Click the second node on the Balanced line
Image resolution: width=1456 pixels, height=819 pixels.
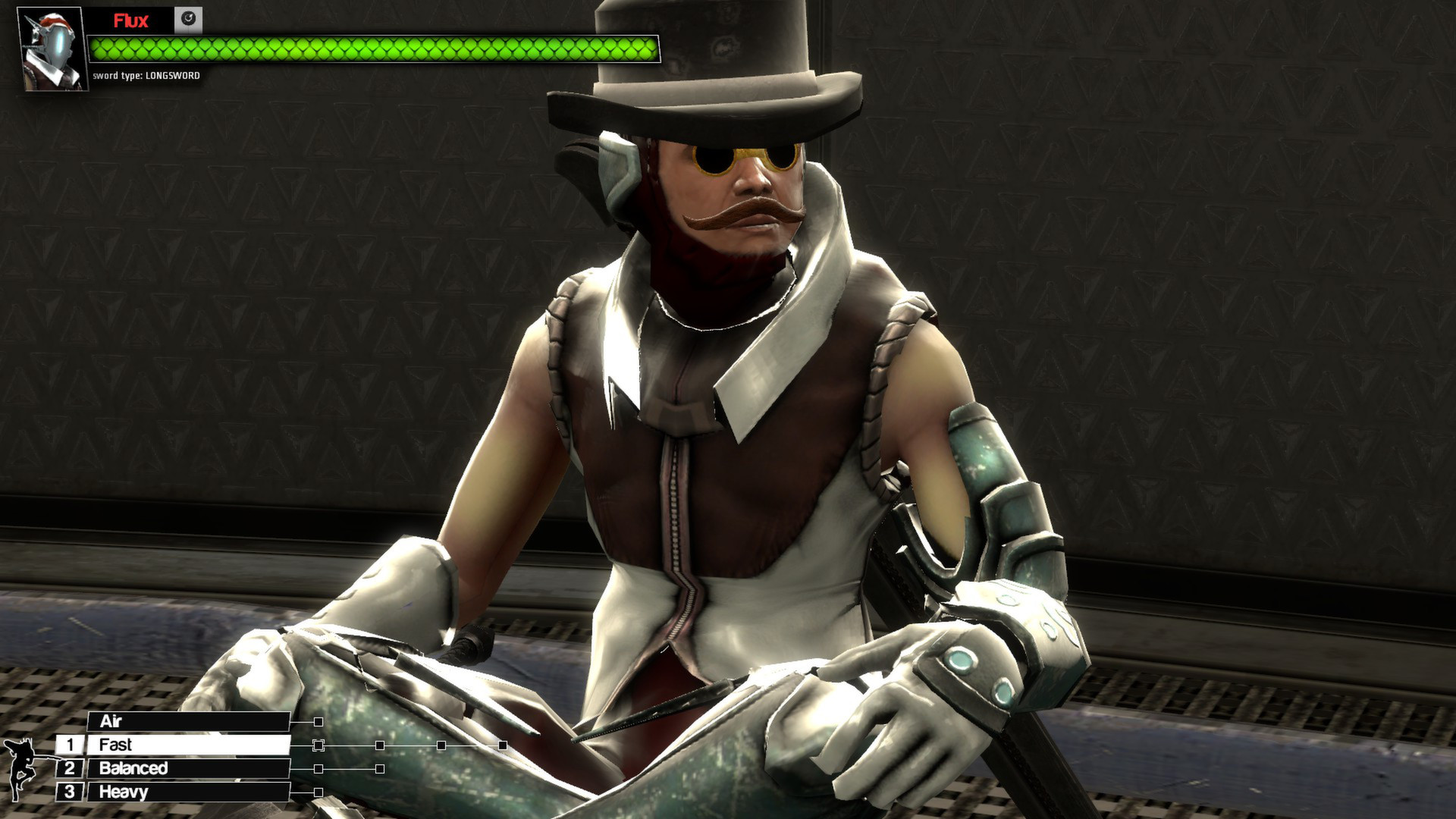tap(379, 770)
